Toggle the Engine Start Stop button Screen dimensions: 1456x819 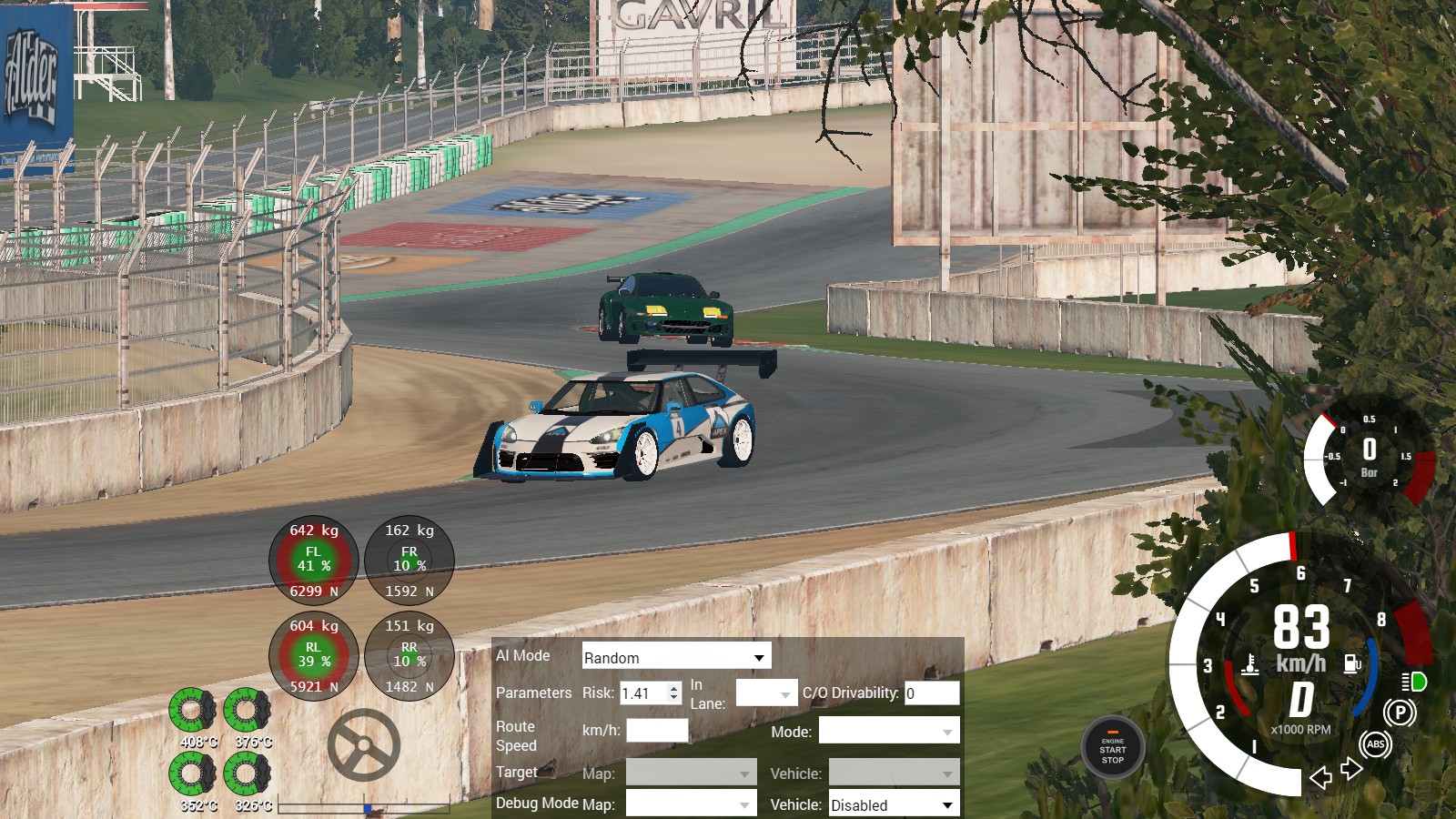[x=1112, y=749]
